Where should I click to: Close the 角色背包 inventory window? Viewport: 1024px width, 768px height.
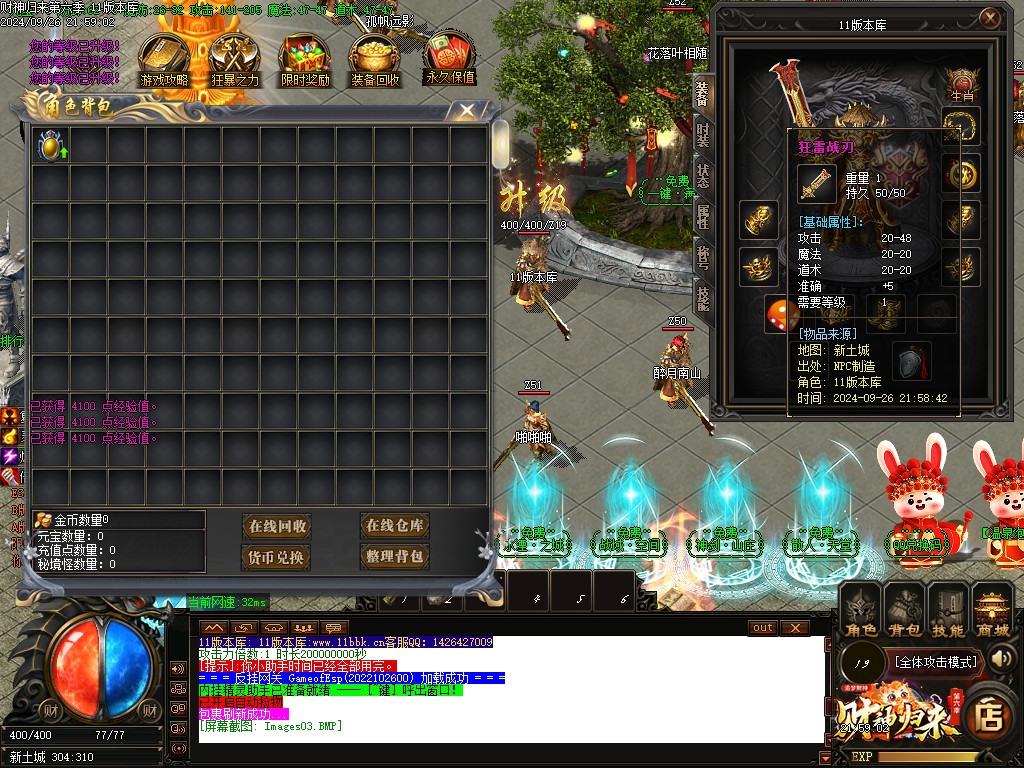(x=466, y=110)
